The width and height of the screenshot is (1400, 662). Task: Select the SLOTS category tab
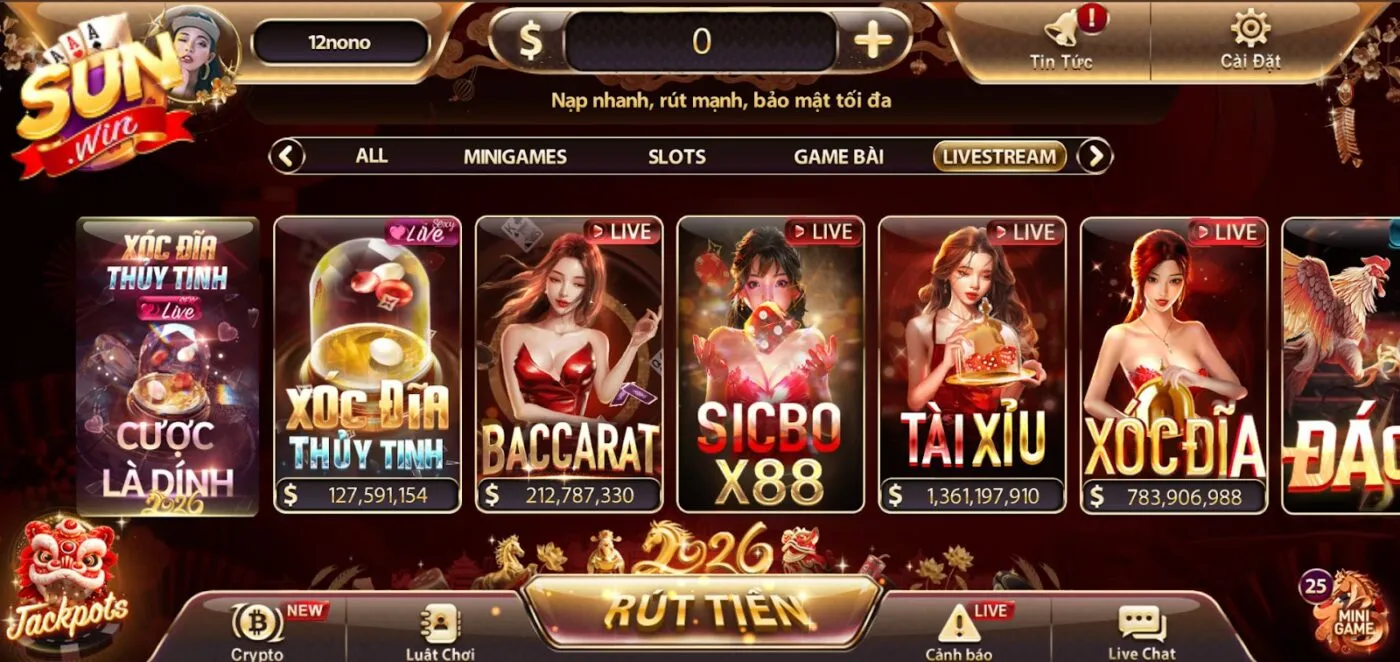point(677,156)
